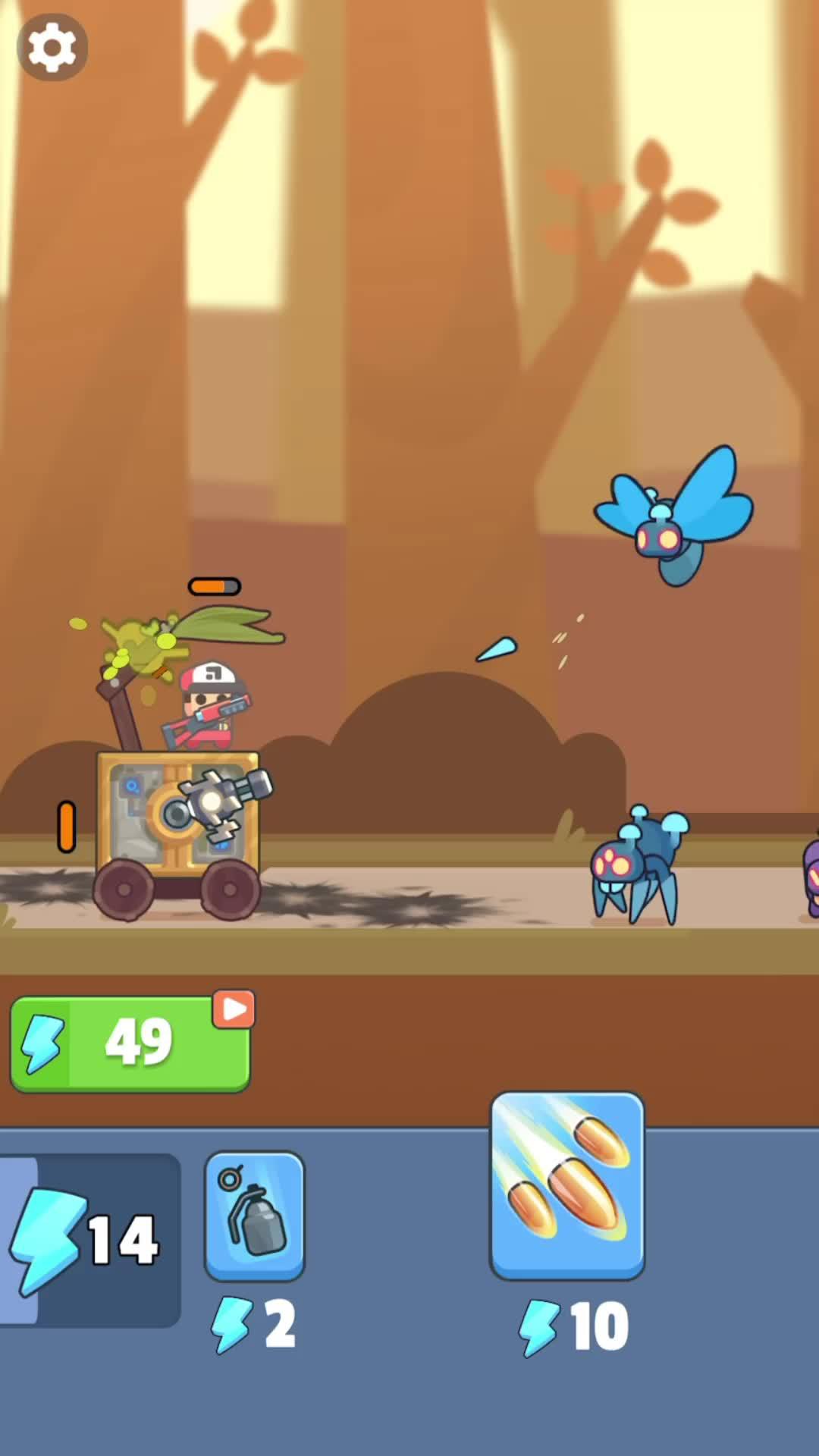The width and height of the screenshot is (819, 1456).
Task: Activate the triple bullet card costing 10
Action: [567, 1185]
